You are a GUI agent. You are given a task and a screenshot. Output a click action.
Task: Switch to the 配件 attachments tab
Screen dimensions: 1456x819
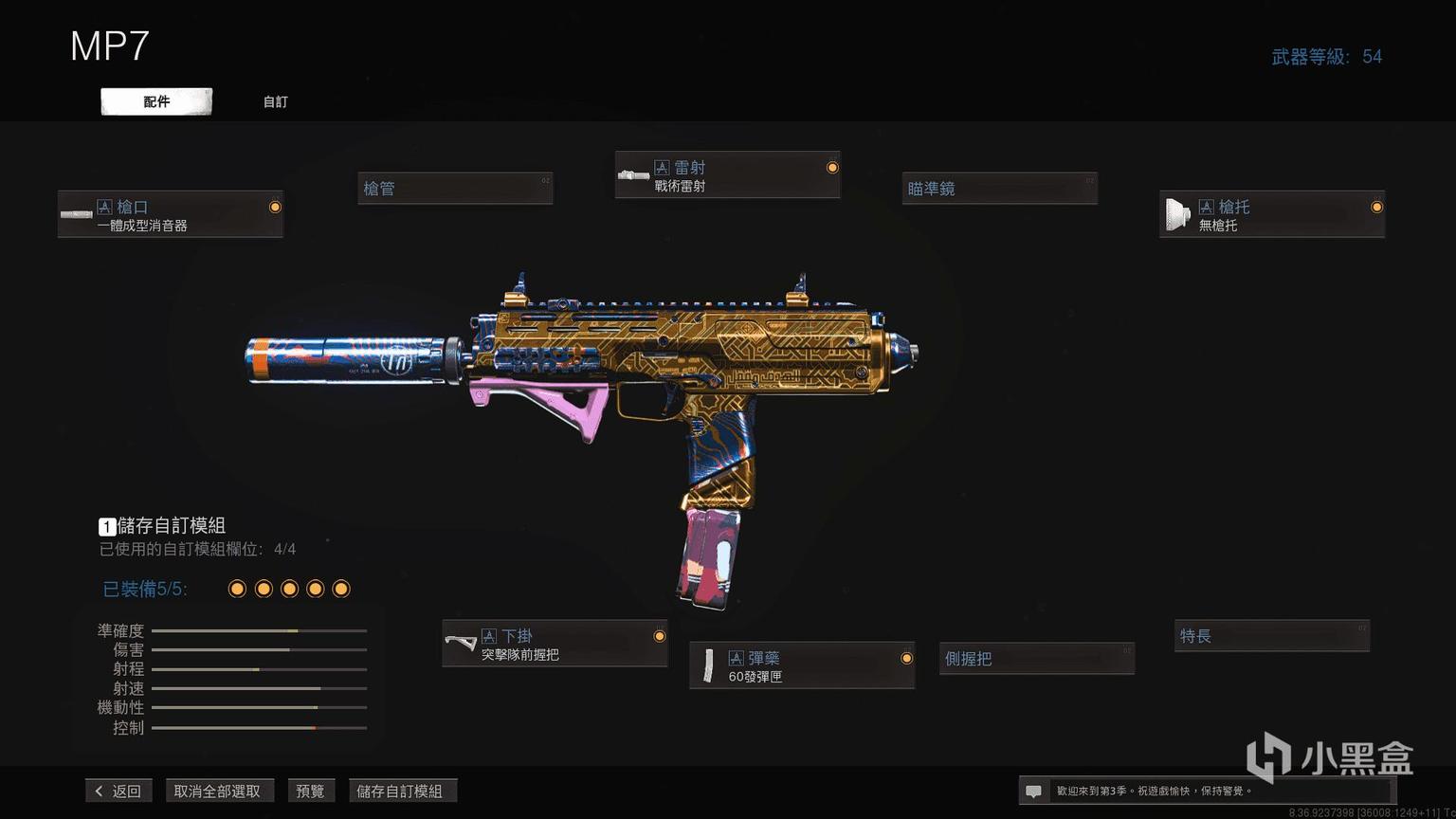pyautogui.click(x=156, y=101)
